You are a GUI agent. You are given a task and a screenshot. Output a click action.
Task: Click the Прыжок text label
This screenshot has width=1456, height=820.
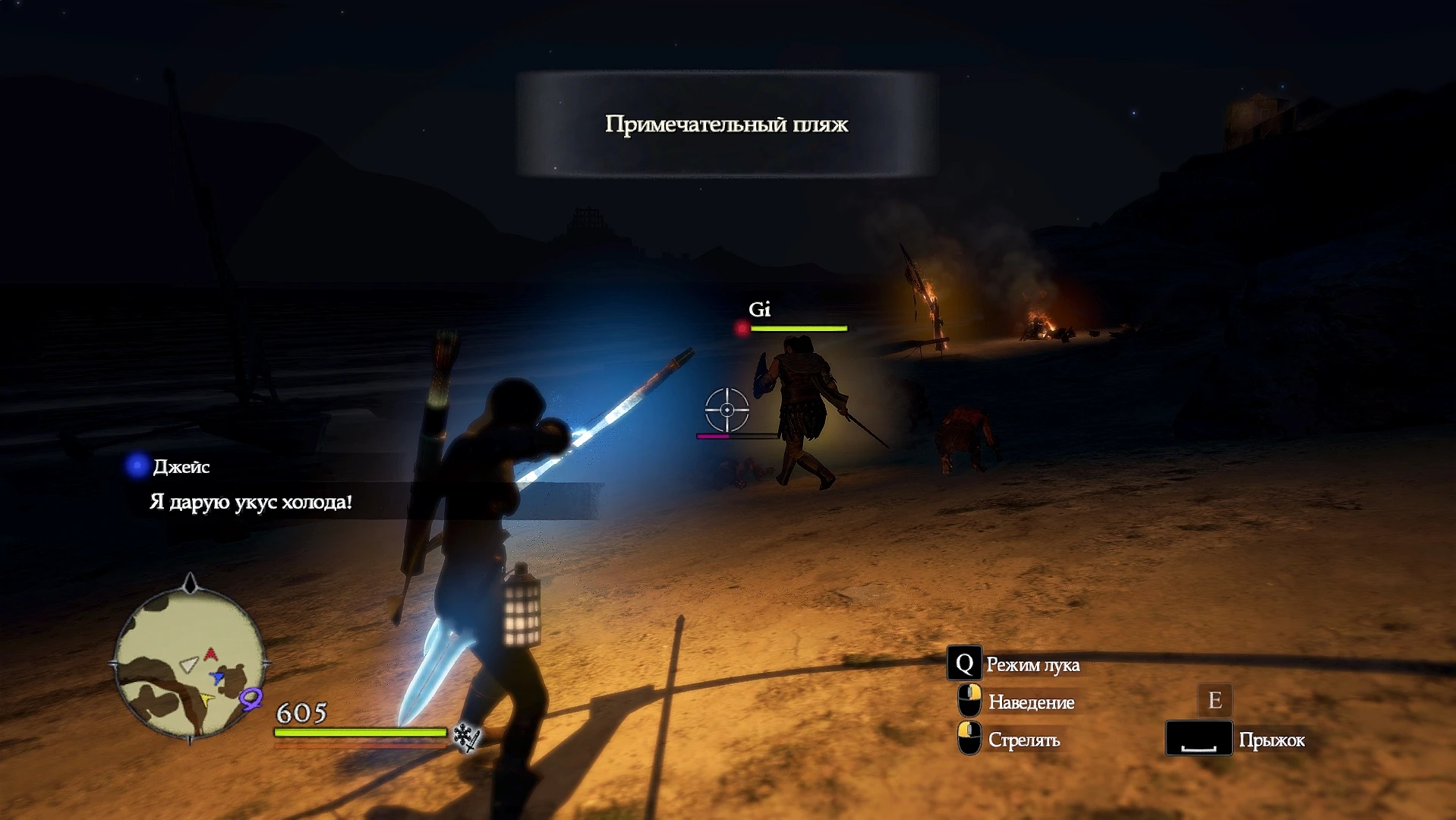pos(1272,740)
